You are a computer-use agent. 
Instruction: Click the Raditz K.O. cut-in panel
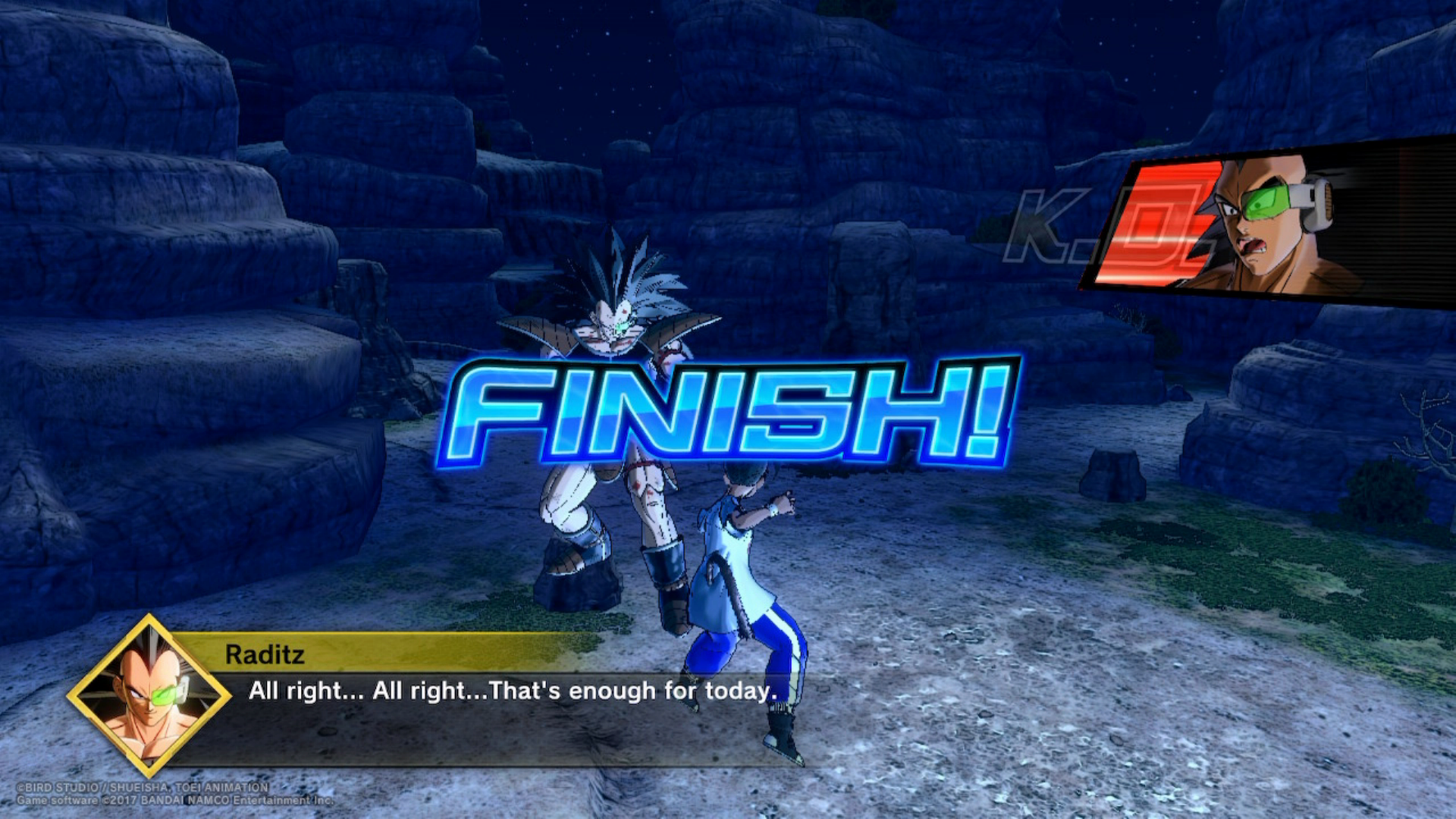(1266, 224)
